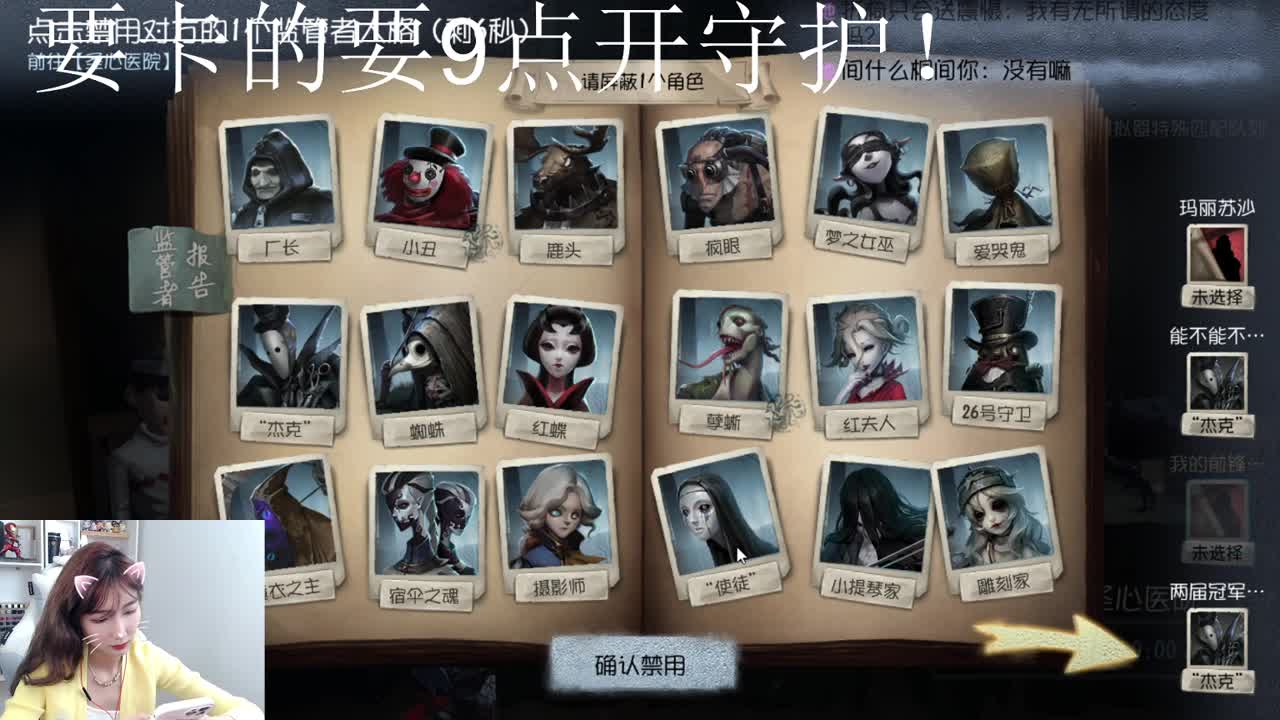Select the 厂长 hunter portrait

click(x=282, y=180)
